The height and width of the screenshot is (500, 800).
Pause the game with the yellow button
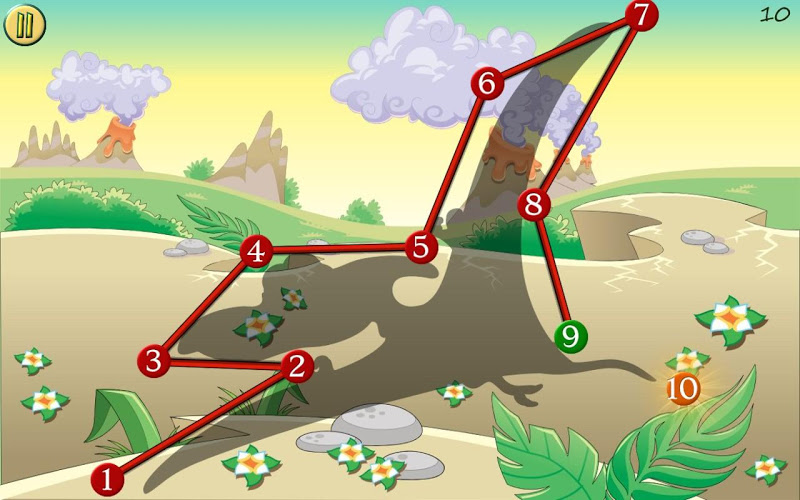pos(25,25)
